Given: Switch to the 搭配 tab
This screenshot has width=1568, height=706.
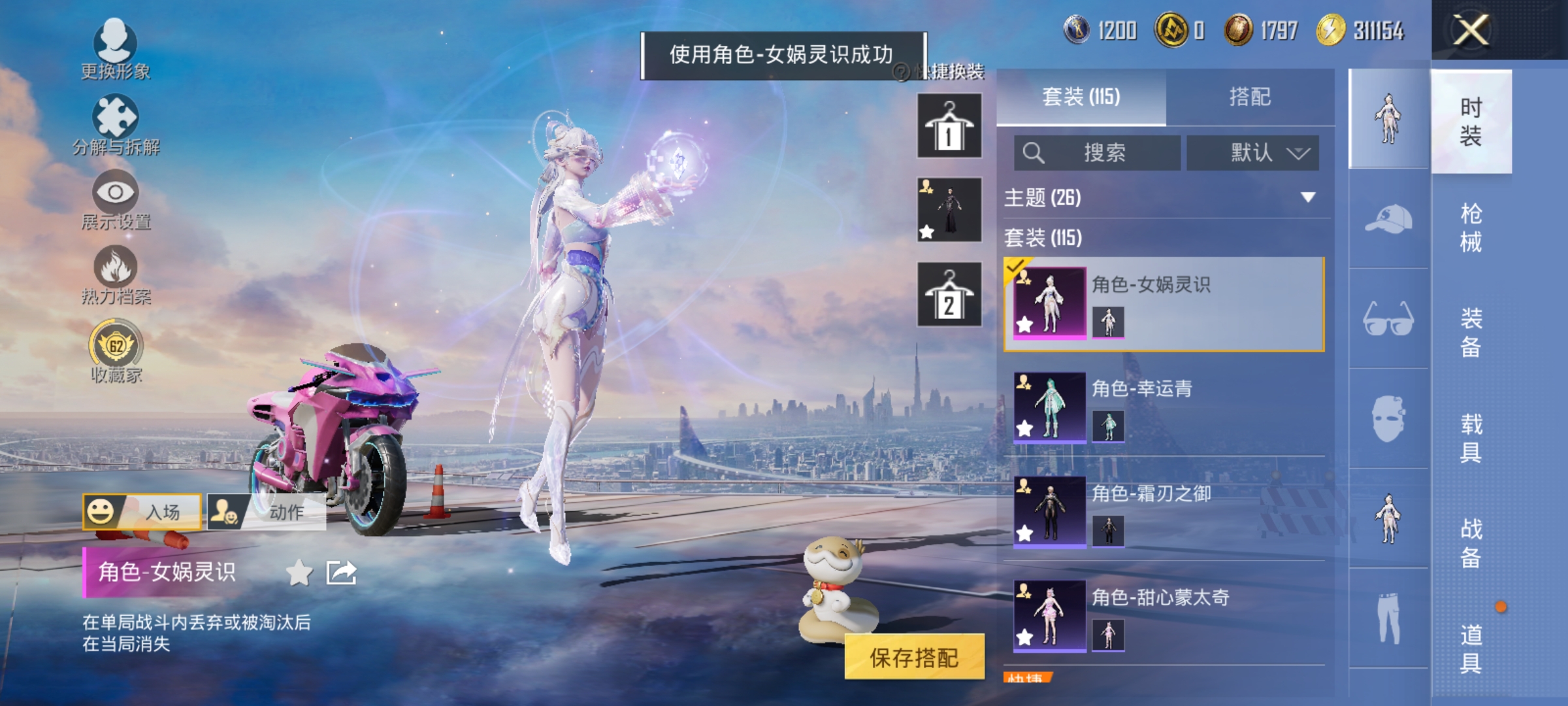Looking at the screenshot, I should pos(1251,97).
